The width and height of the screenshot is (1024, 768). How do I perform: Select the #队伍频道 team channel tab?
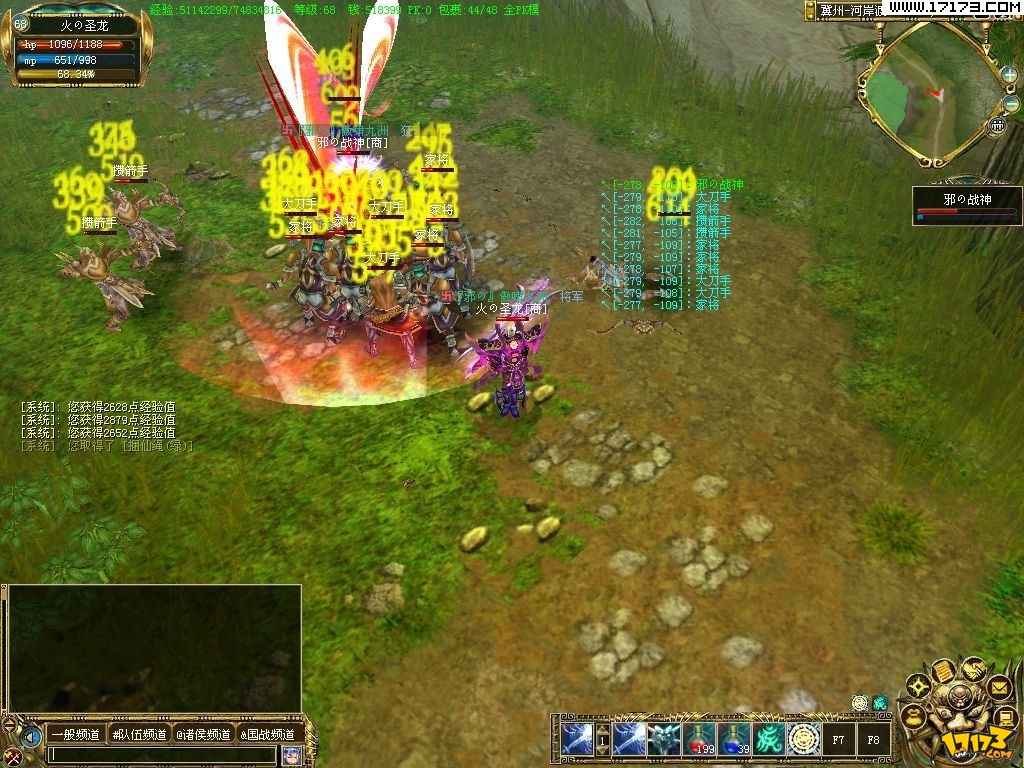[140, 735]
